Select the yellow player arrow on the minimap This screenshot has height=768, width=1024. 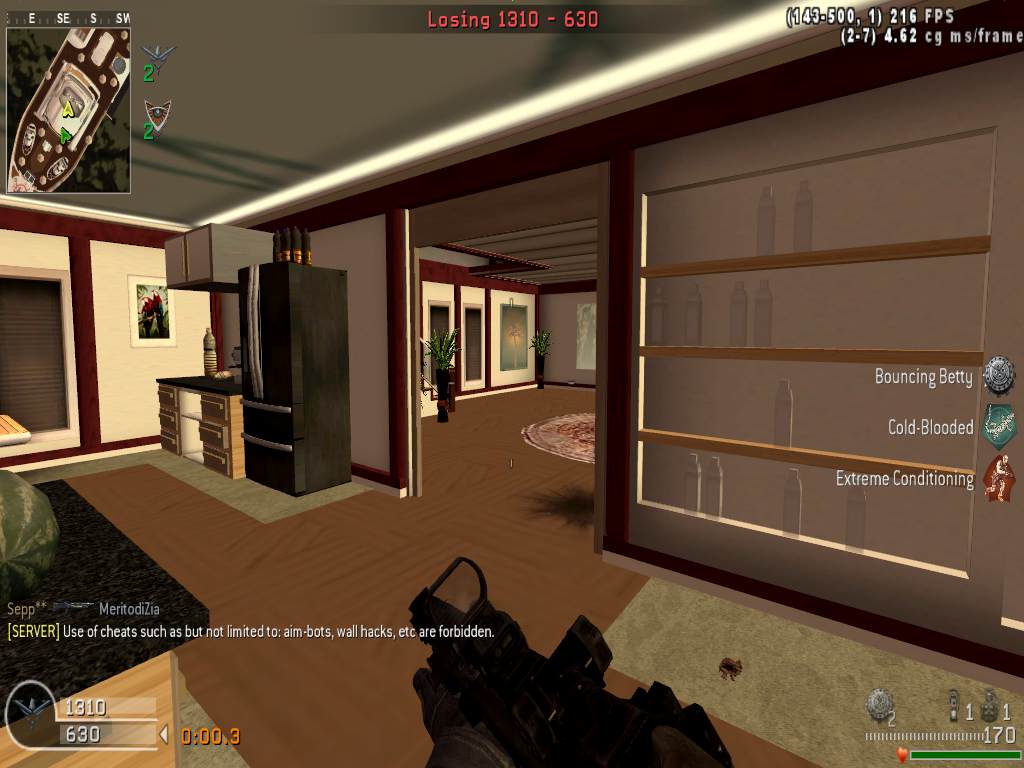tap(68, 109)
